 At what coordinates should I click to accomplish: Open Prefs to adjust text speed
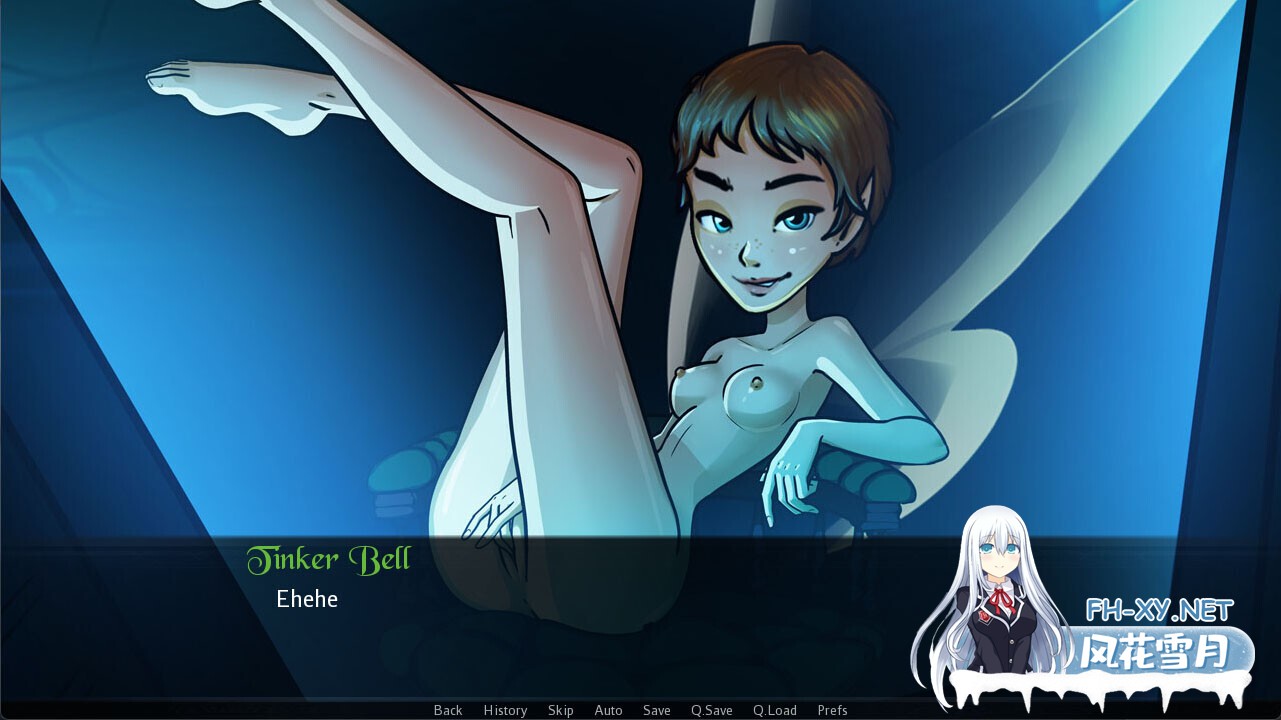(833, 710)
